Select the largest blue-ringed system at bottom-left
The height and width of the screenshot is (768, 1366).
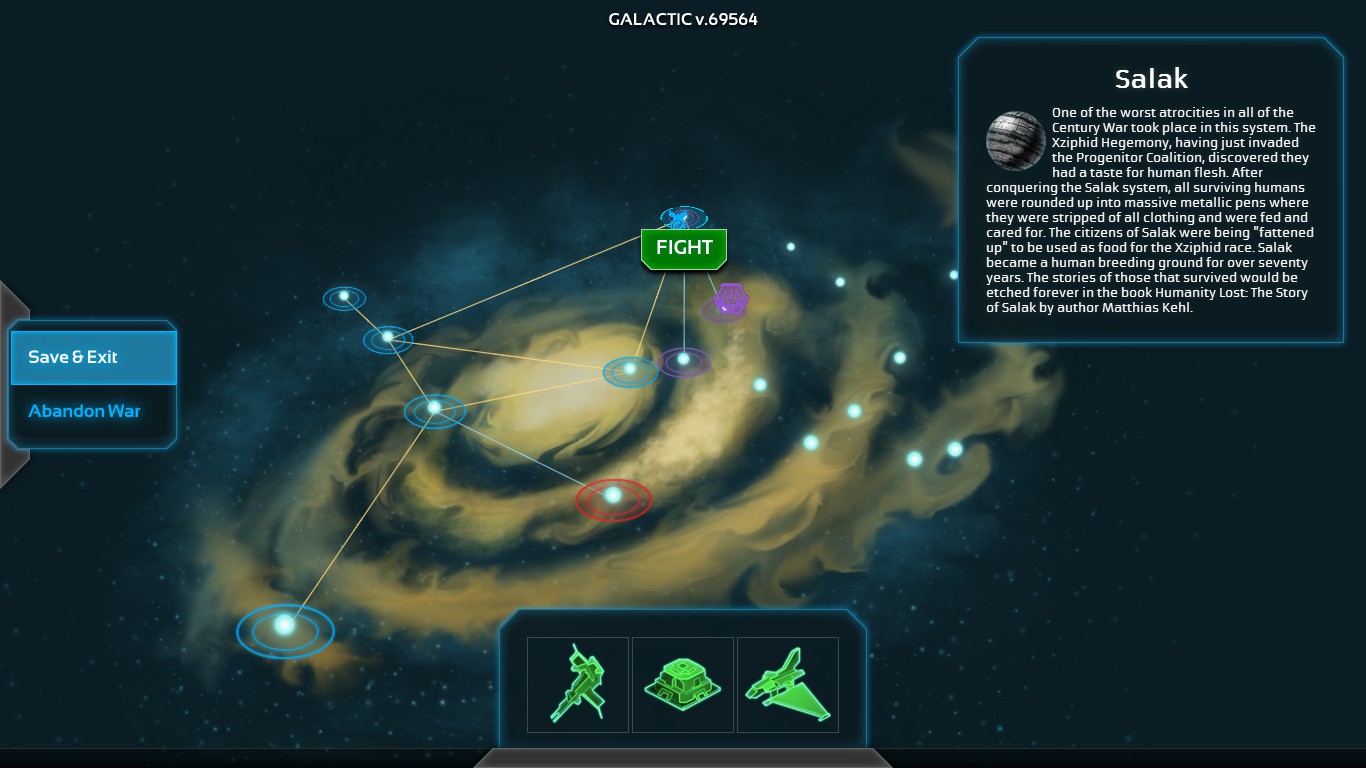tap(285, 627)
